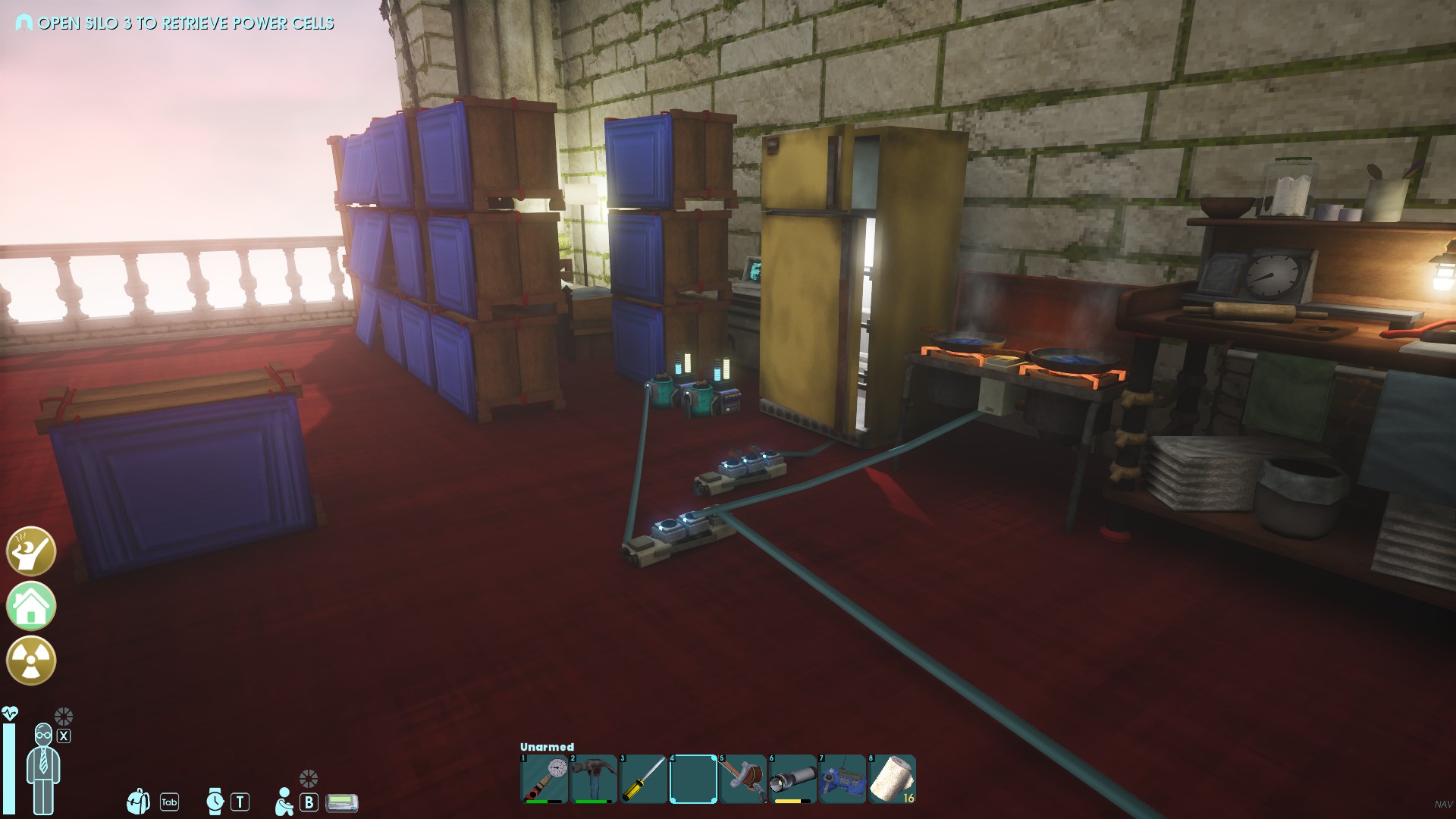
Task: Equip the claw hammer from the hotbar
Action: [594, 778]
